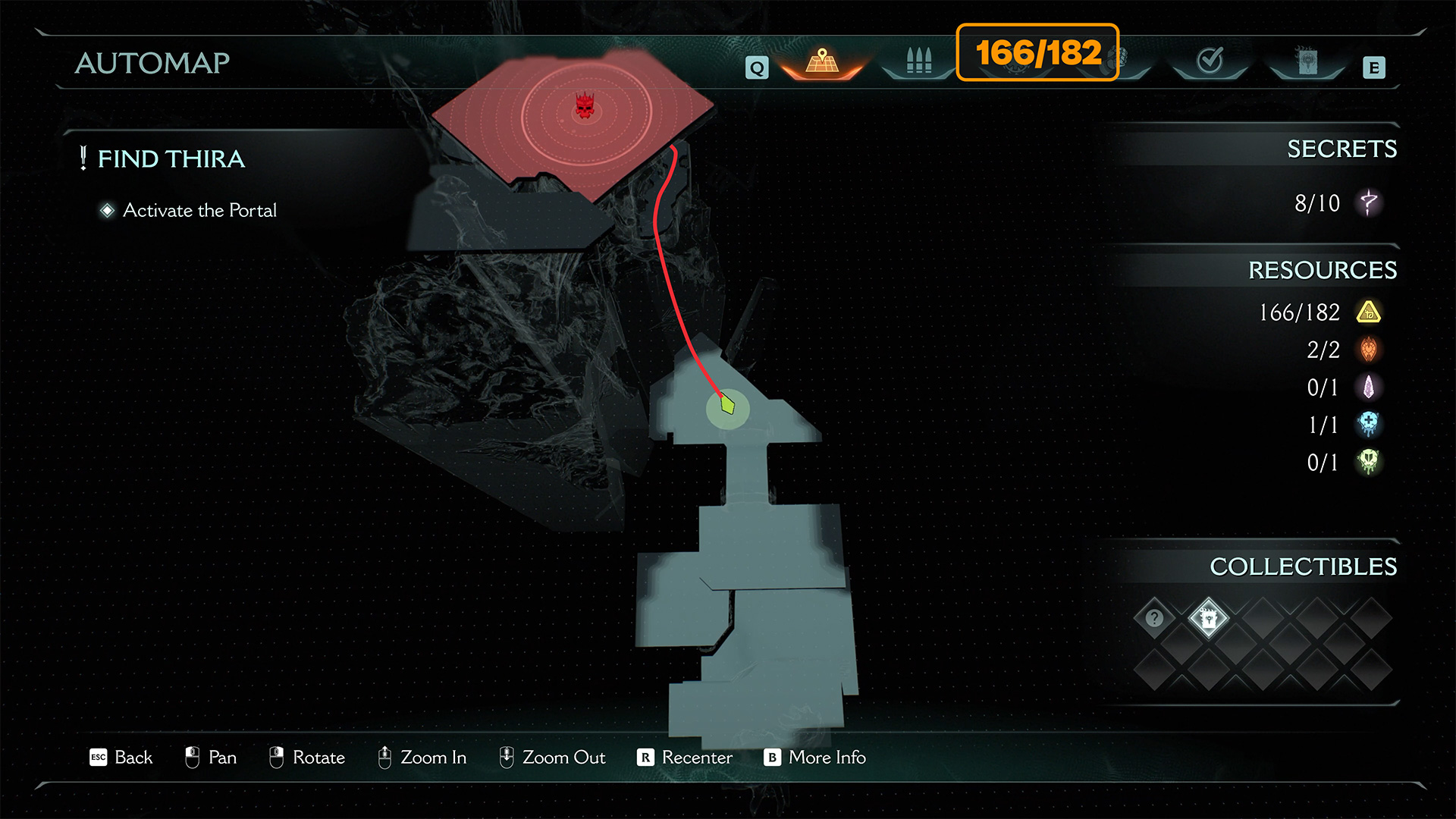
Task: Select the purple crystal resource icon
Action: pos(1369,388)
